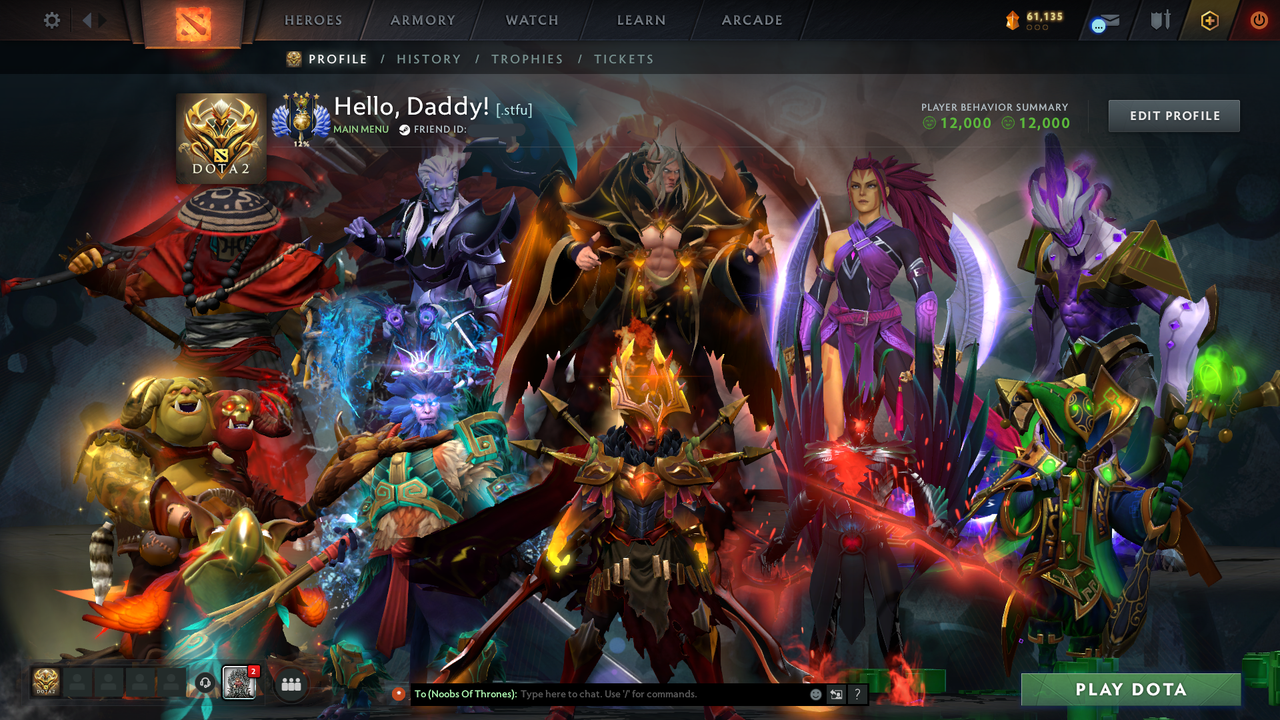Open the HISTORY profile tab
This screenshot has height=720, width=1280.
click(429, 59)
